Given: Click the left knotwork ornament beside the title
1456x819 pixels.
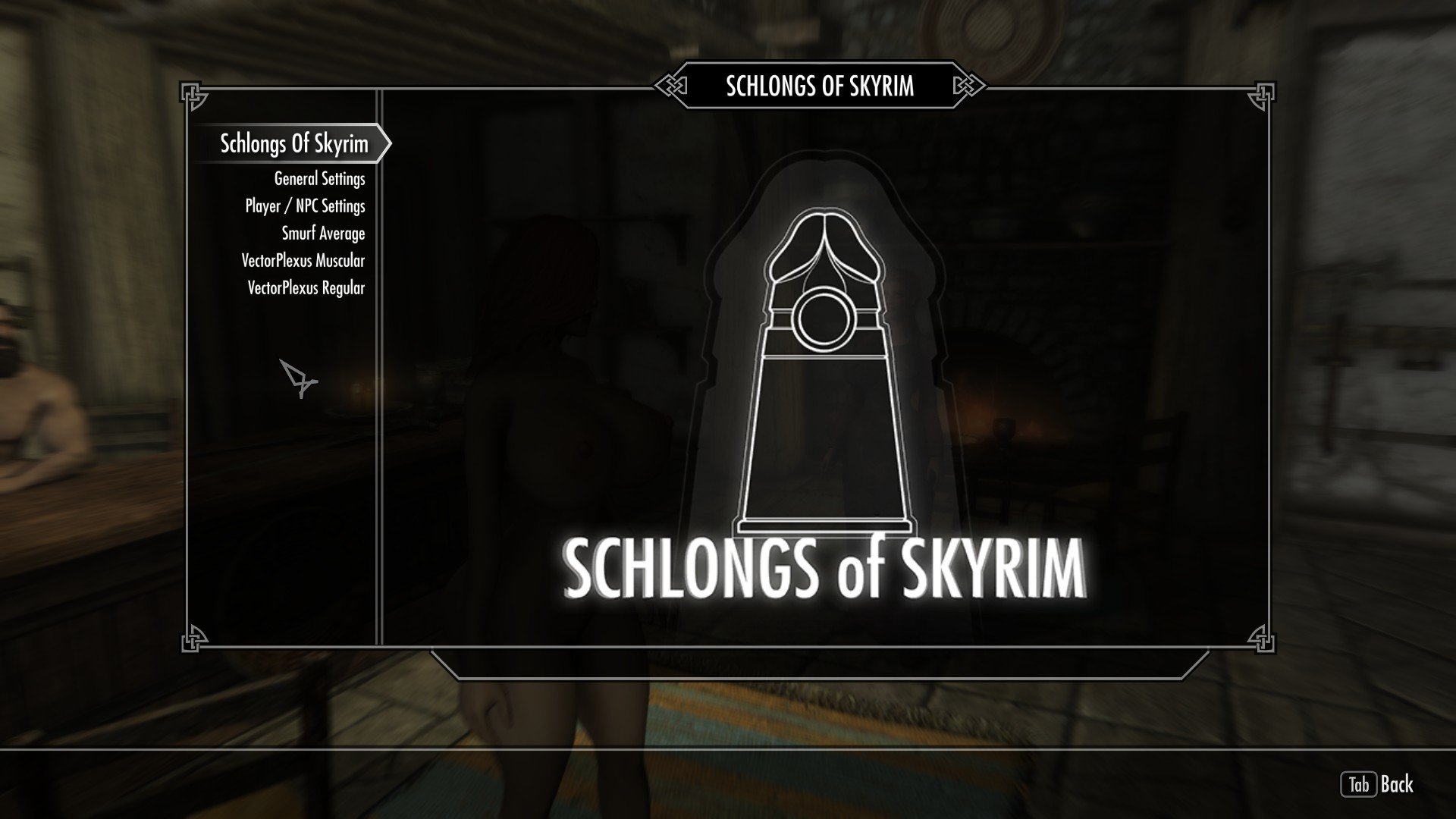Looking at the screenshot, I should click(x=671, y=86).
